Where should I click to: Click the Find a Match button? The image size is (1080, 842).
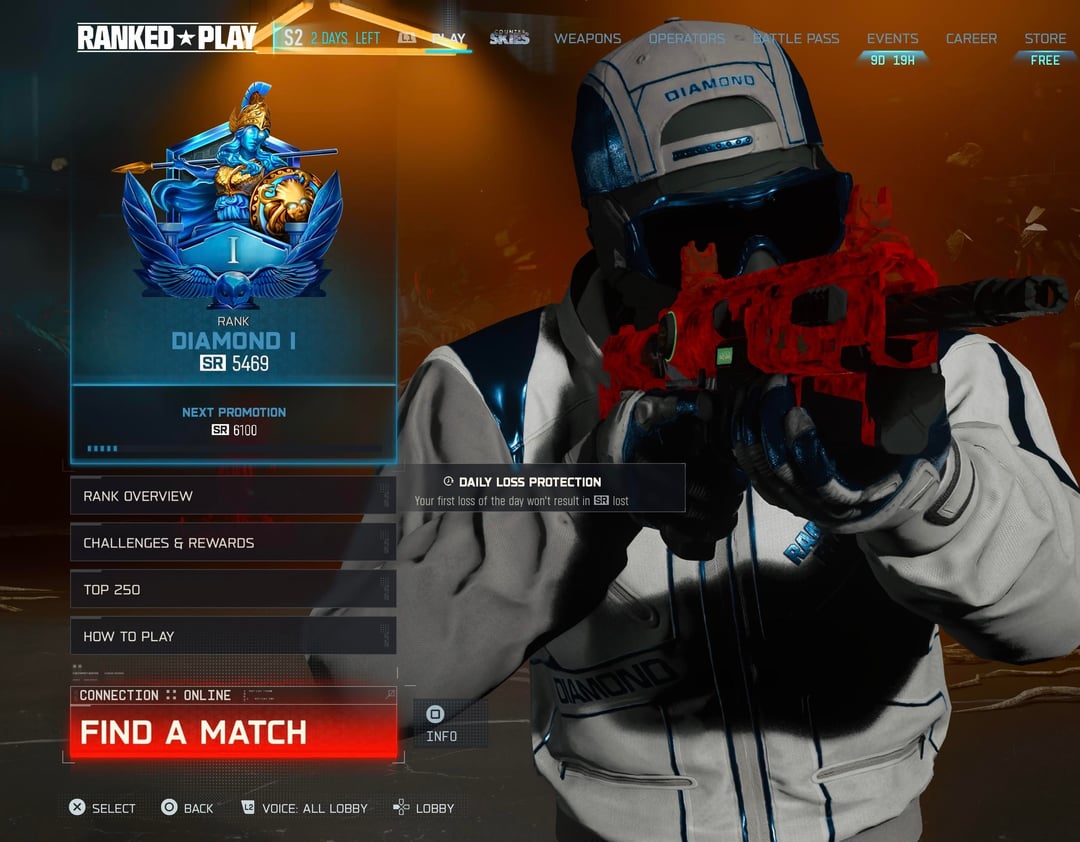point(233,732)
